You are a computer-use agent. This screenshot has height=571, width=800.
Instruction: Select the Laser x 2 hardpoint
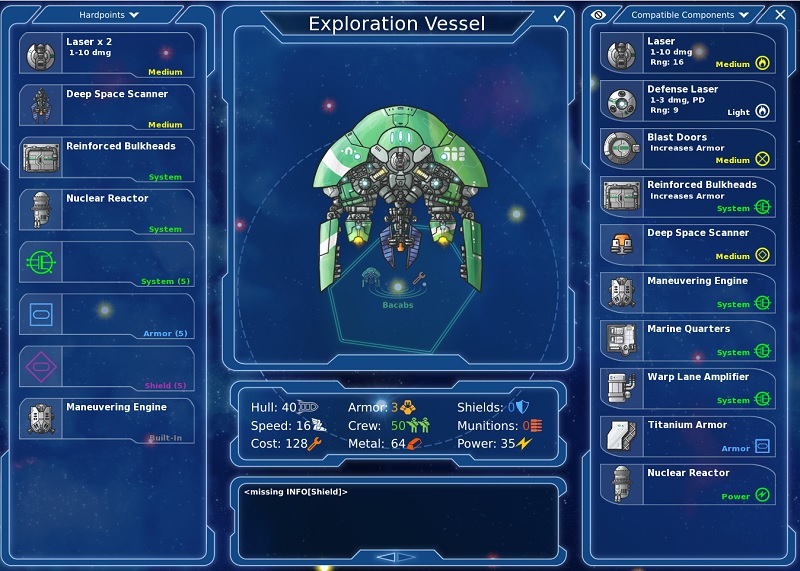point(107,53)
